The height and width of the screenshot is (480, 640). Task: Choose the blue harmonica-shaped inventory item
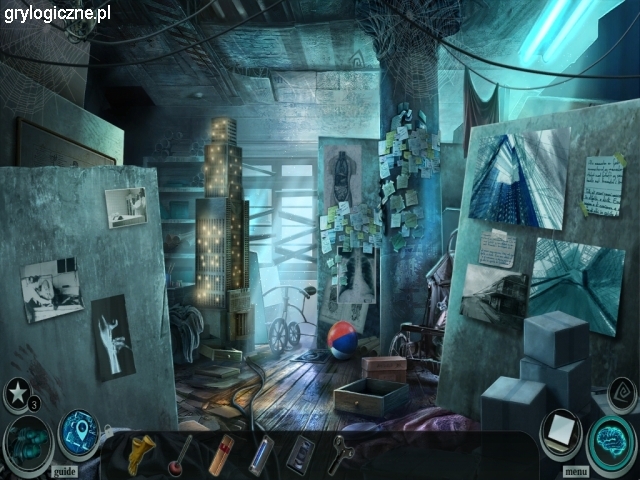[262, 453]
